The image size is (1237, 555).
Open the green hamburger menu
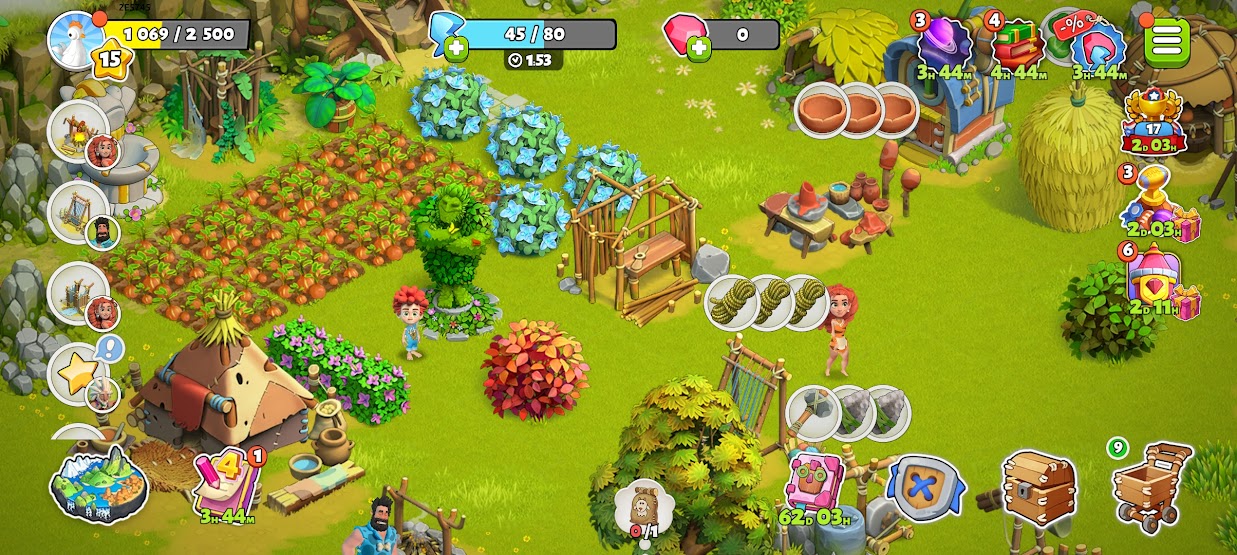point(1167,41)
